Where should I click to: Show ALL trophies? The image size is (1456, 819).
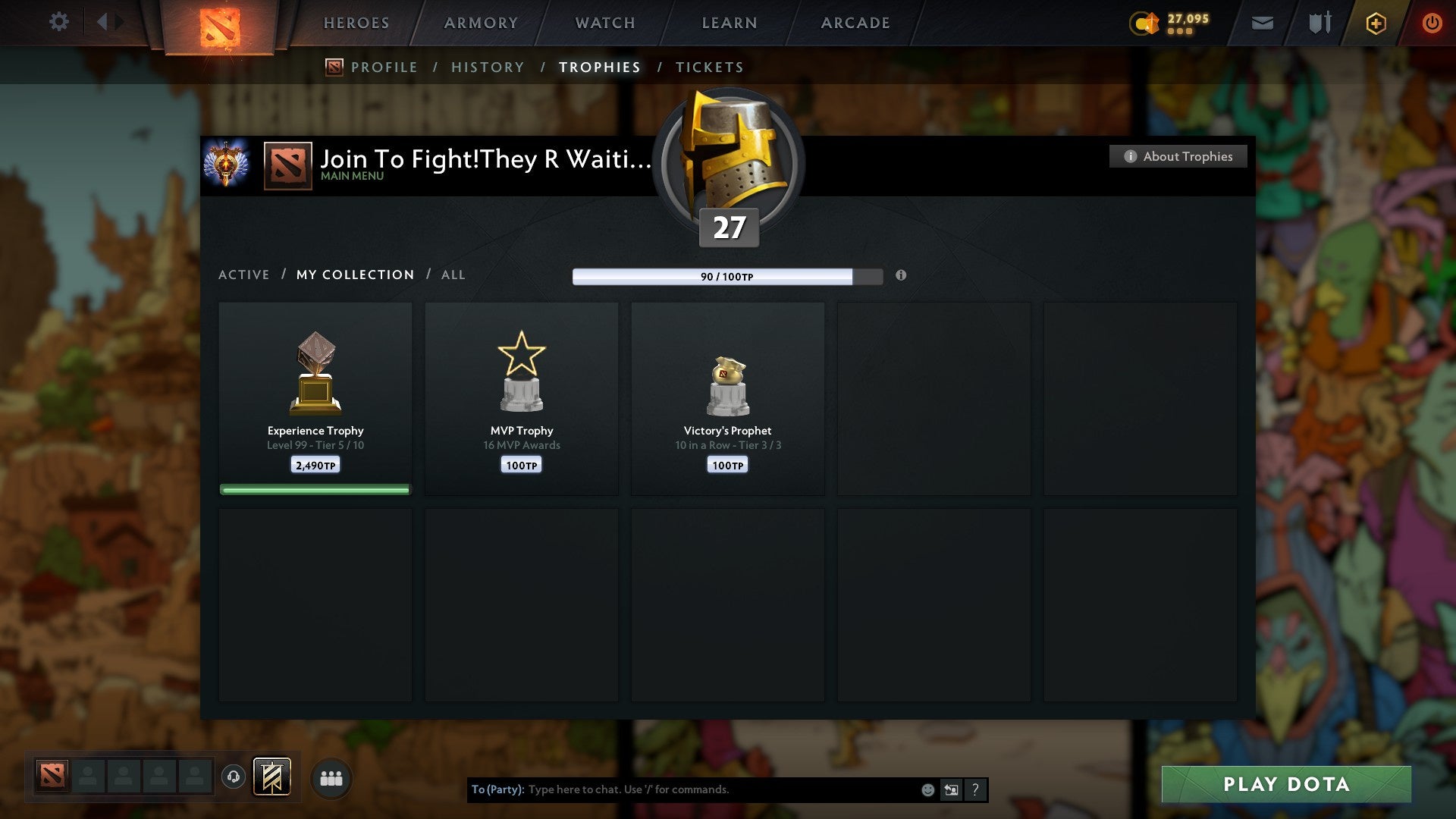(x=453, y=275)
